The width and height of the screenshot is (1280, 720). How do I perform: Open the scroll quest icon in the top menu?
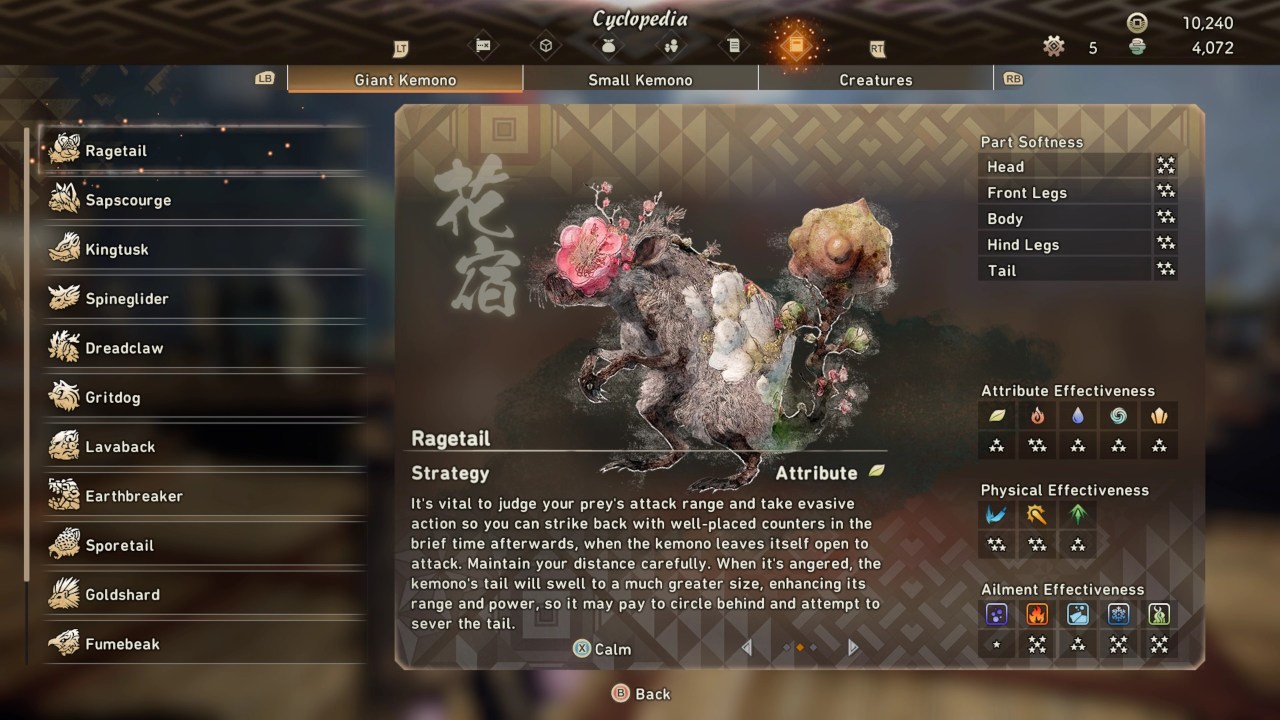pyautogui.click(x=734, y=44)
